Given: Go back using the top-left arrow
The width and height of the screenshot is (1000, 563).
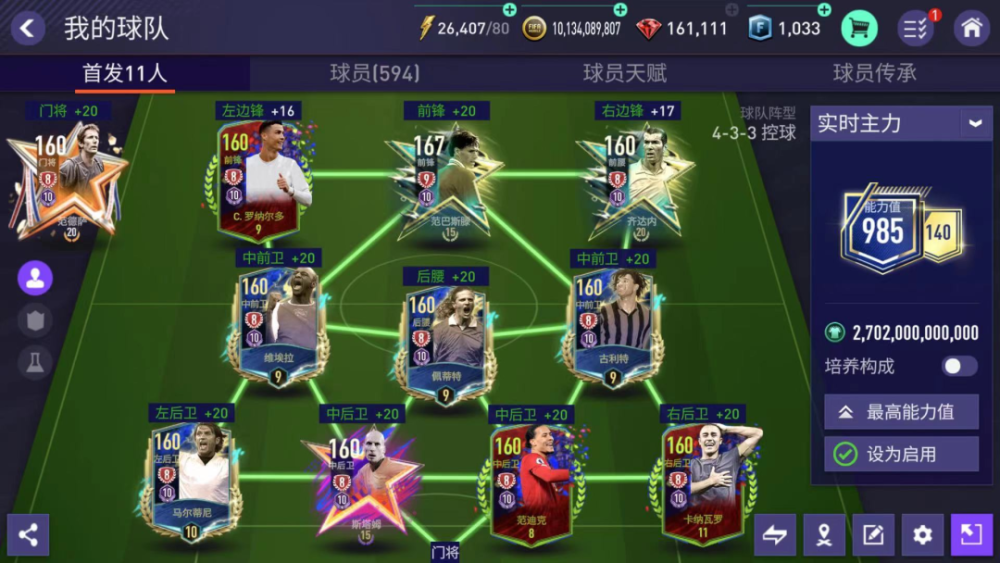Looking at the screenshot, I should pos(27,28).
